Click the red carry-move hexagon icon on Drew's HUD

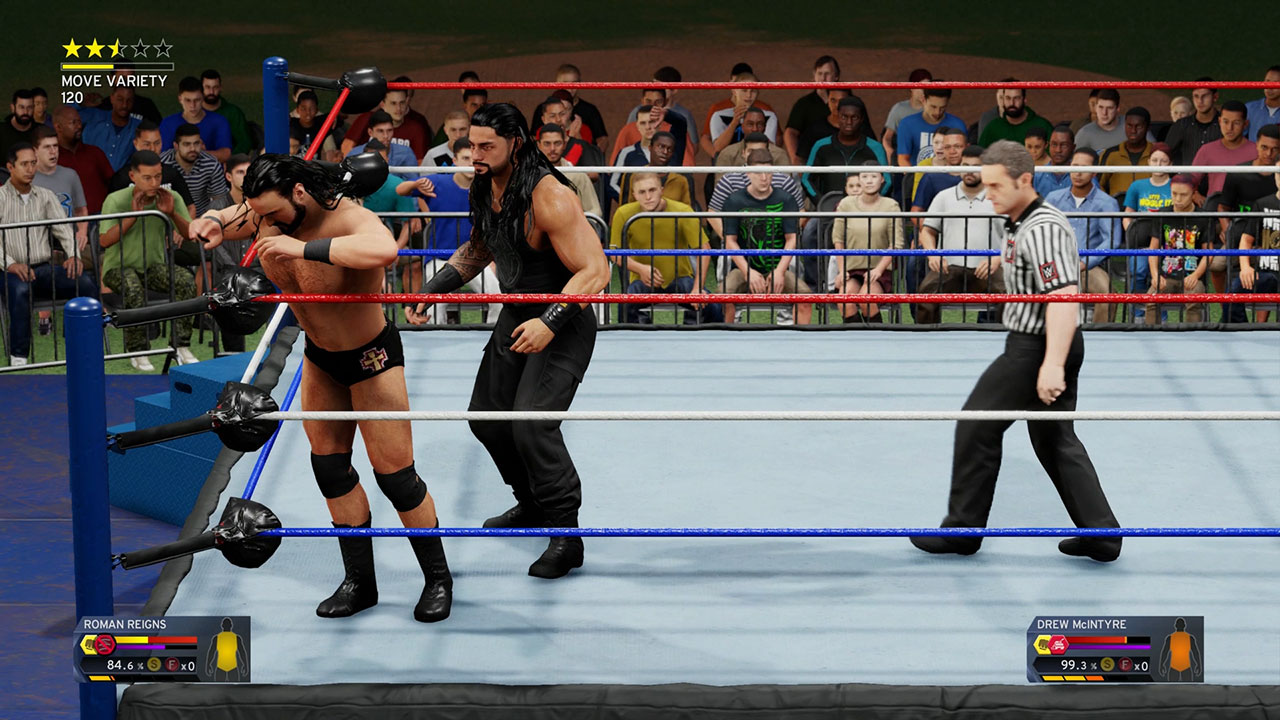click(1057, 645)
